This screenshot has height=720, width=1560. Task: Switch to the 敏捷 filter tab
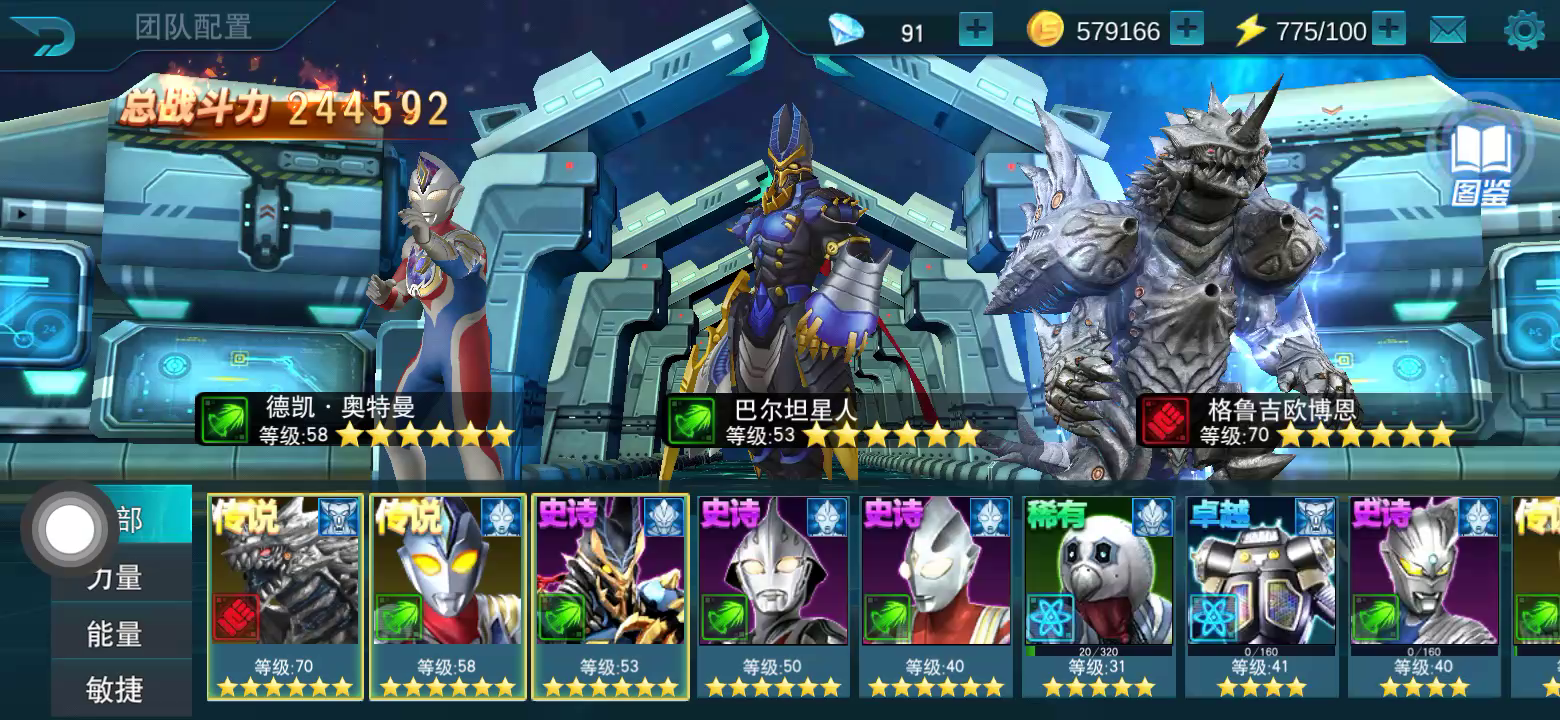(115, 689)
